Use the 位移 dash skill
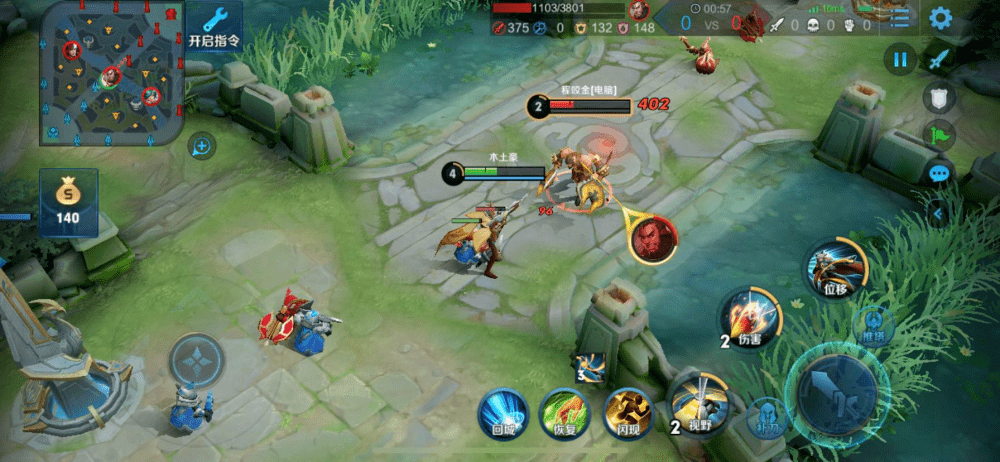The image size is (1000, 462). [835, 267]
